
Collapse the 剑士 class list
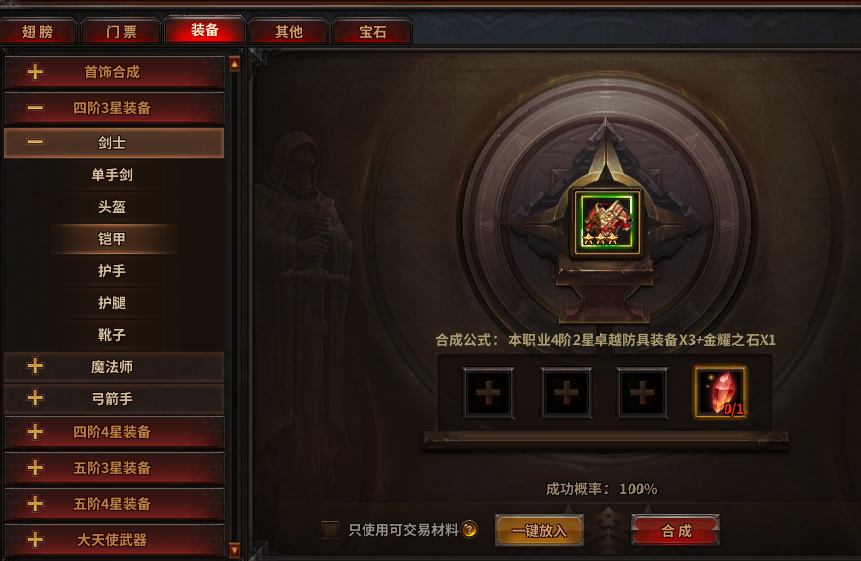[113, 143]
